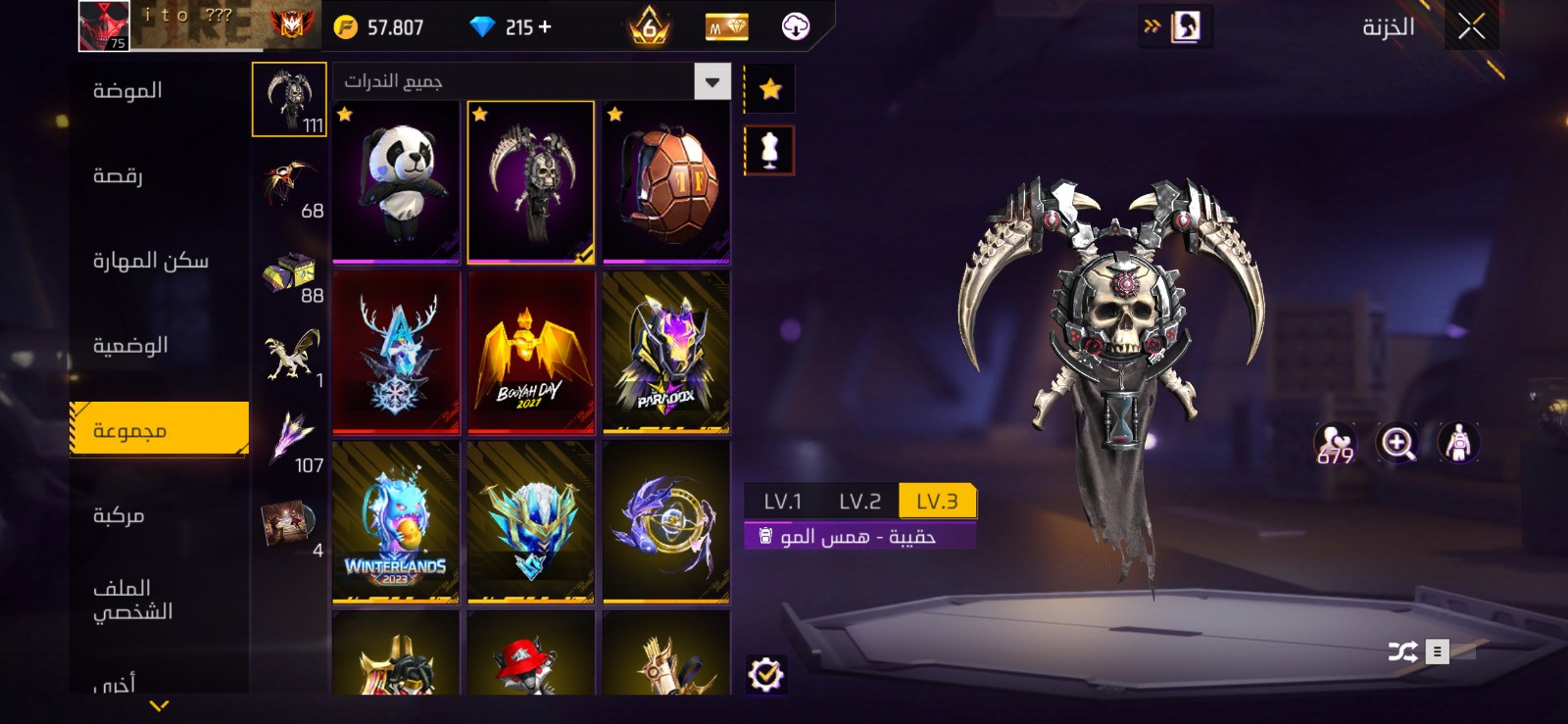Select the turtle shell backpack
Screen dimensions: 1568x724
coord(666,182)
